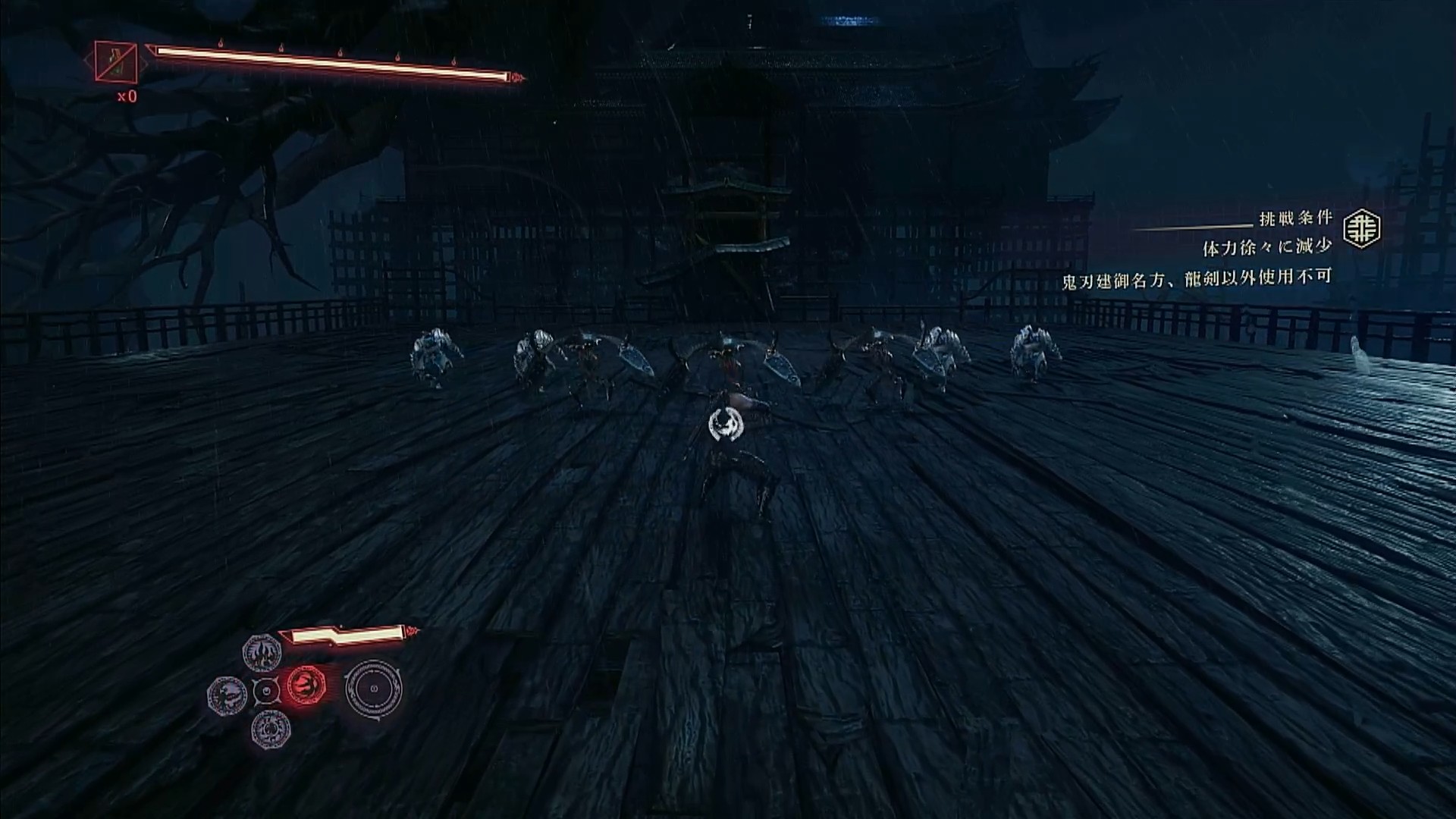
Task: Open the 挑戦条件 challenge conditions emblem
Action: point(1362,230)
